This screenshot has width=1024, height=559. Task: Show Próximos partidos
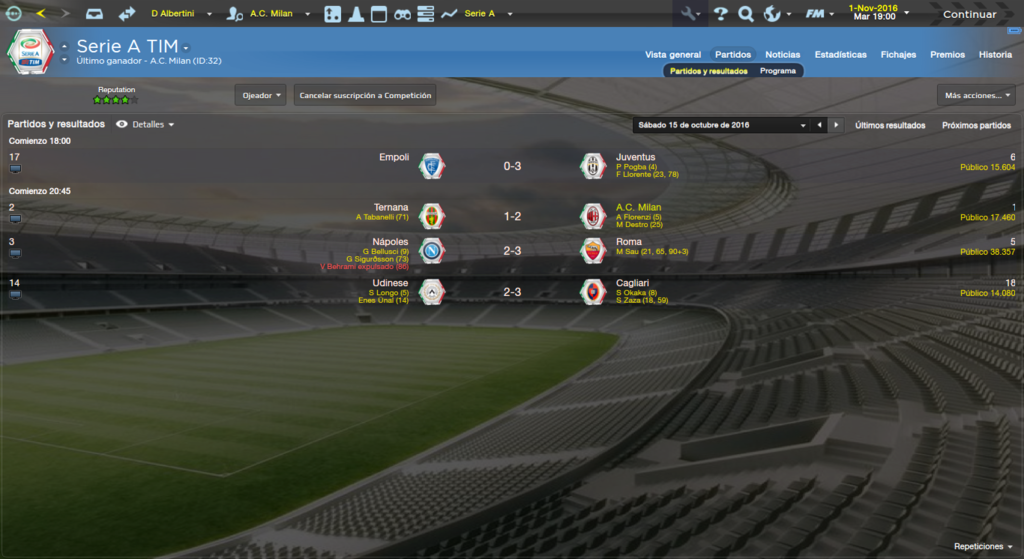click(976, 125)
